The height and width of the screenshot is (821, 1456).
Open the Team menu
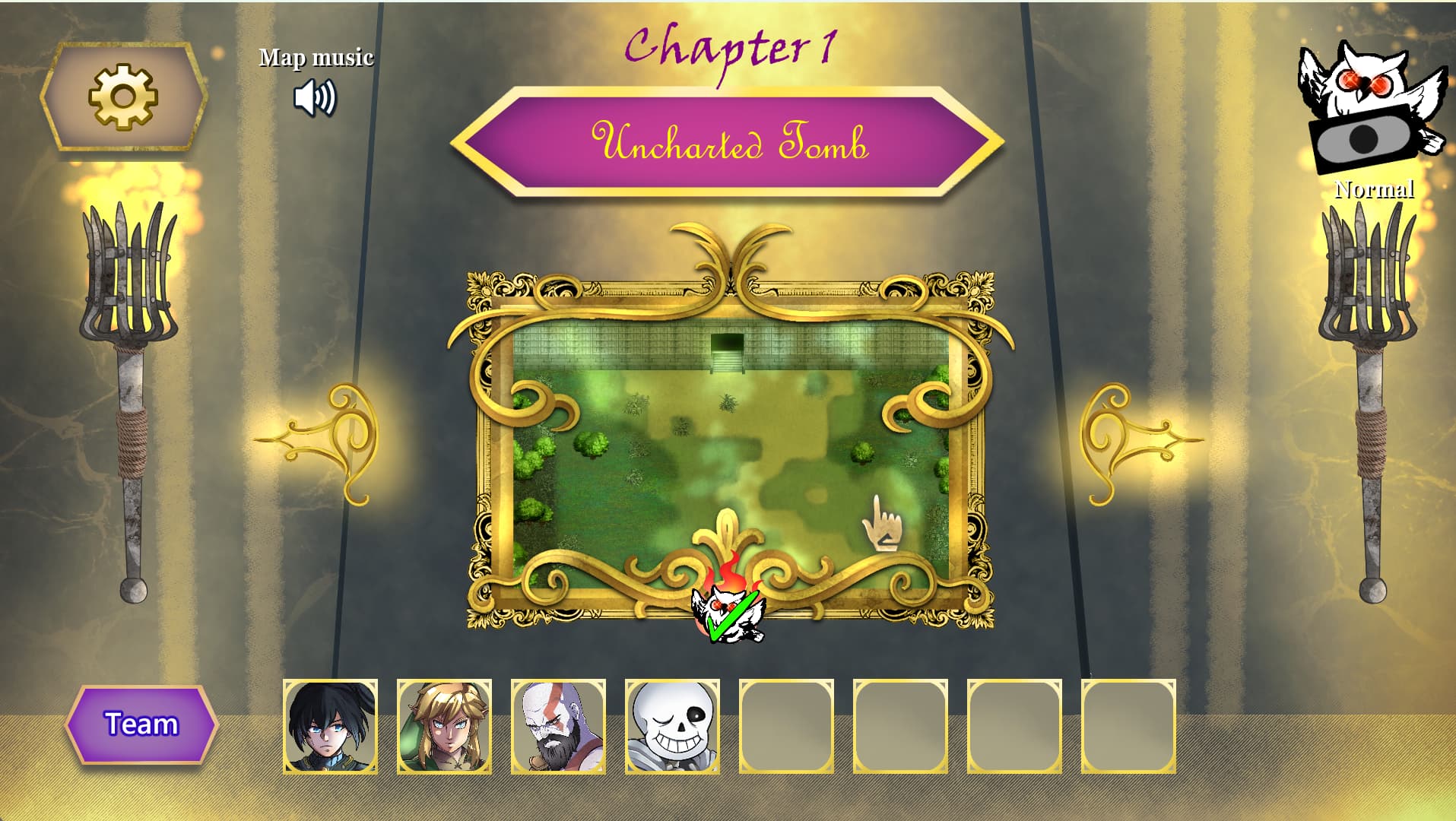pos(141,724)
